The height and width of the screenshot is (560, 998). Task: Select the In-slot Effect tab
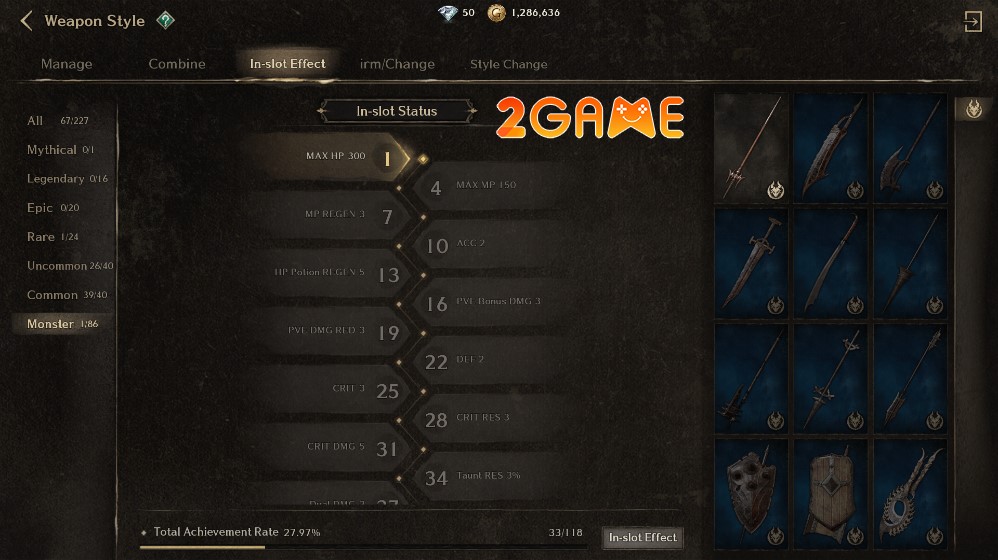288,64
